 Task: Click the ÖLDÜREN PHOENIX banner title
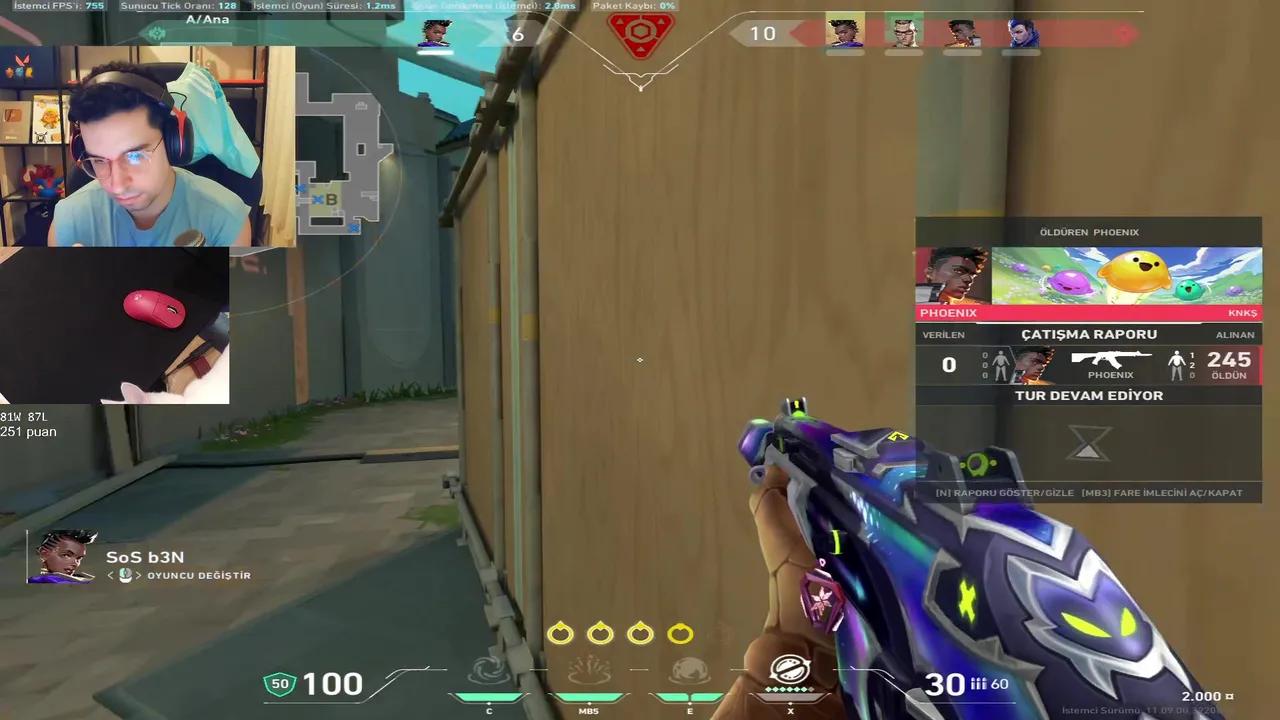pos(1089,231)
